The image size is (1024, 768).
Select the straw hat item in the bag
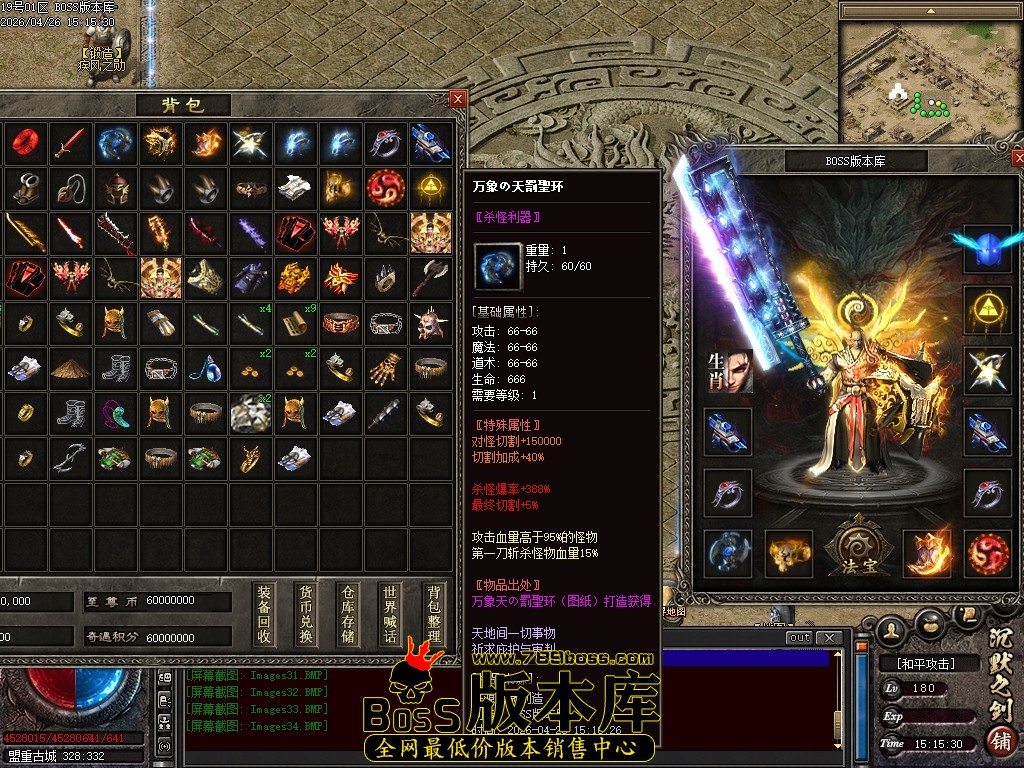(70, 367)
